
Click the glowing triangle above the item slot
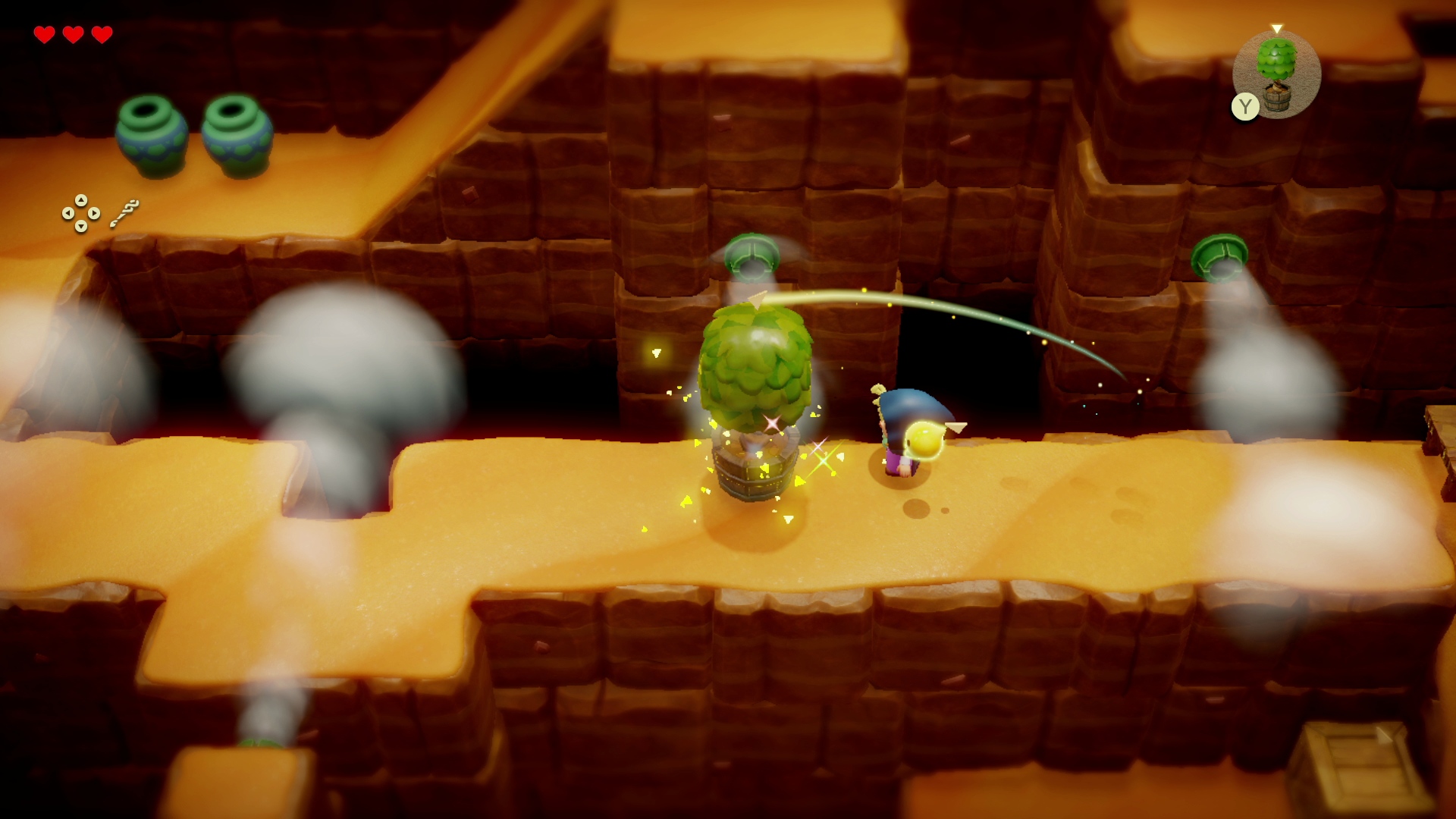coord(1276,27)
